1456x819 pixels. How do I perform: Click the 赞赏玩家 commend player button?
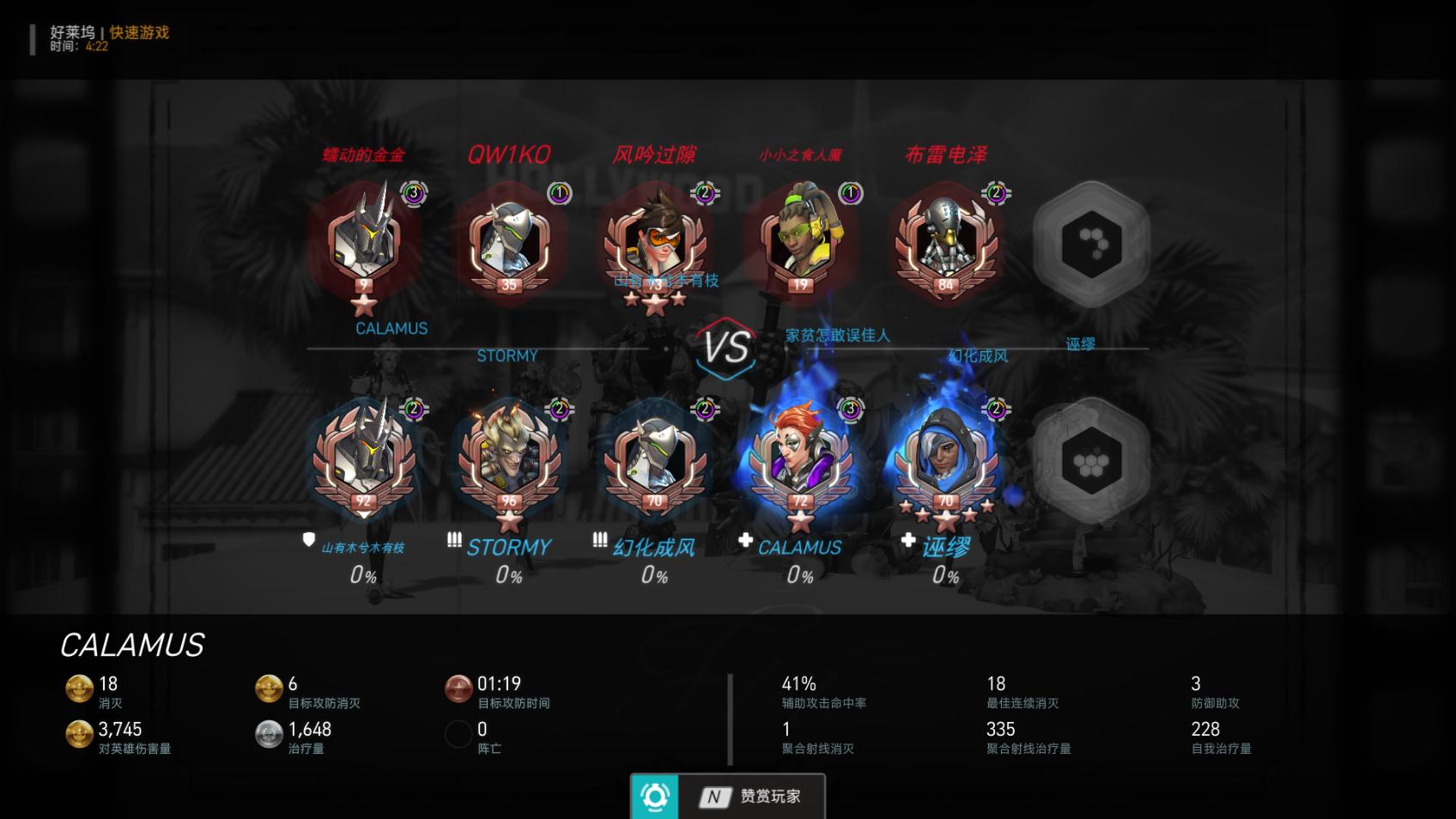click(x=728, y=796)
